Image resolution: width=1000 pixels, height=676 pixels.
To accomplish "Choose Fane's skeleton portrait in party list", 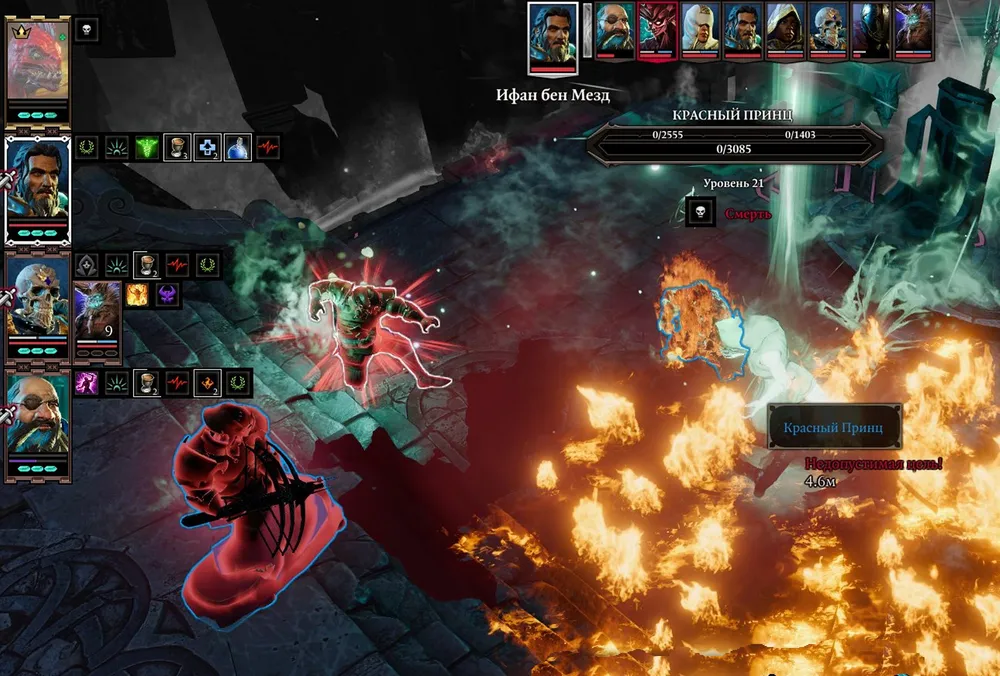I will click(38, 300).
